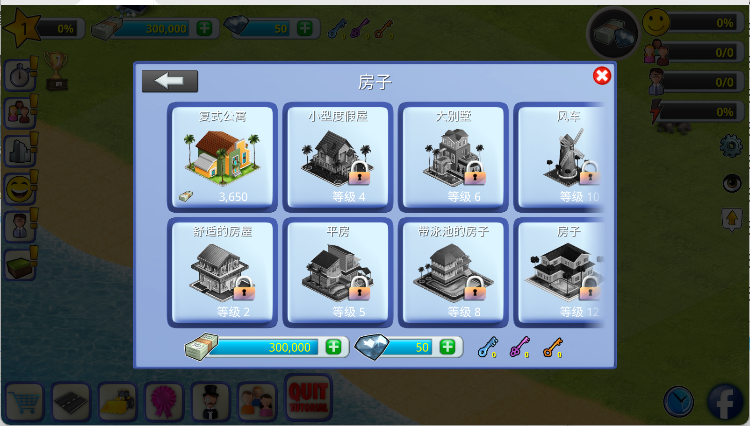Image resolution: width=750 pixels, height=426 pixels.
Task: Buy the 复式公寓 house for 3,650
Action: (221, 155)
